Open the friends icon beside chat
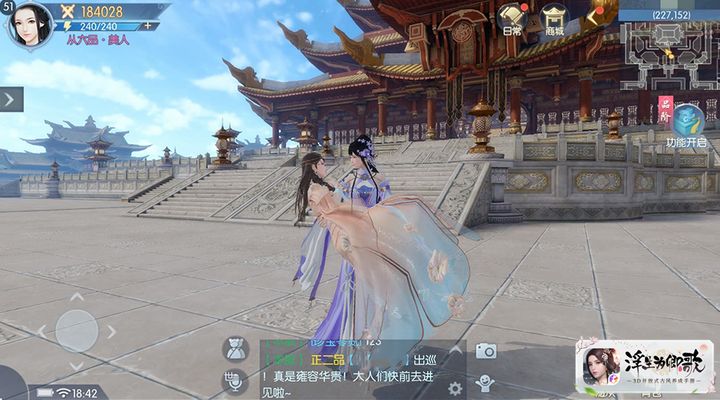 tap(237, 349)
